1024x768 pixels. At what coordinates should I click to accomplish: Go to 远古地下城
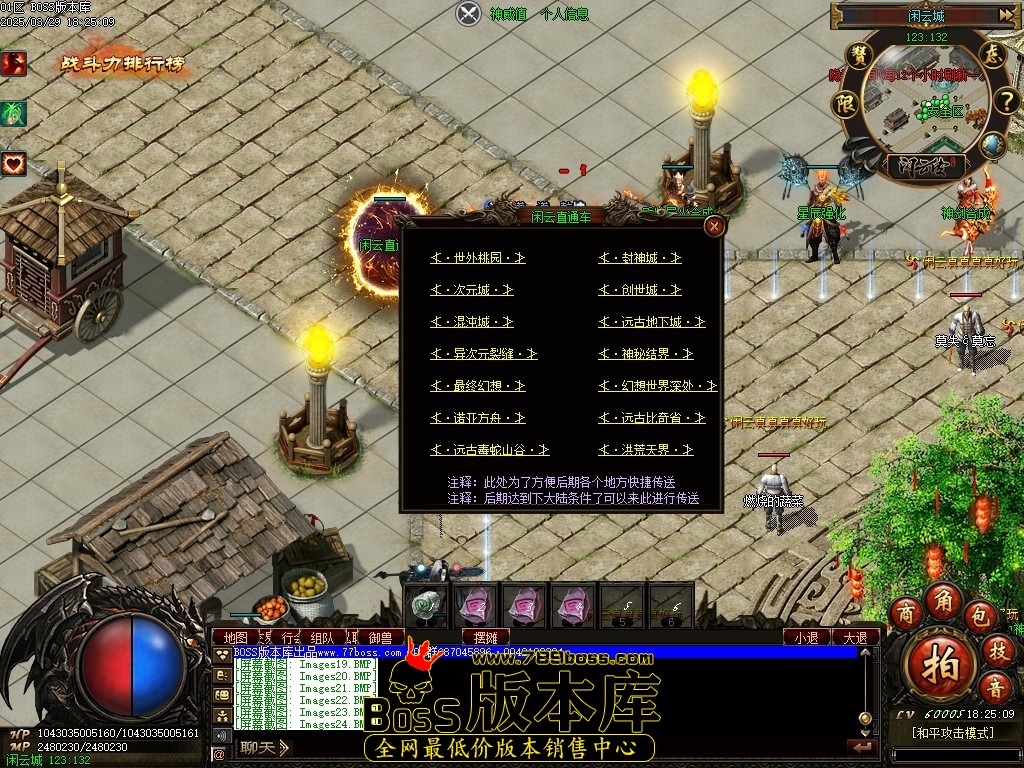(652, 322)
